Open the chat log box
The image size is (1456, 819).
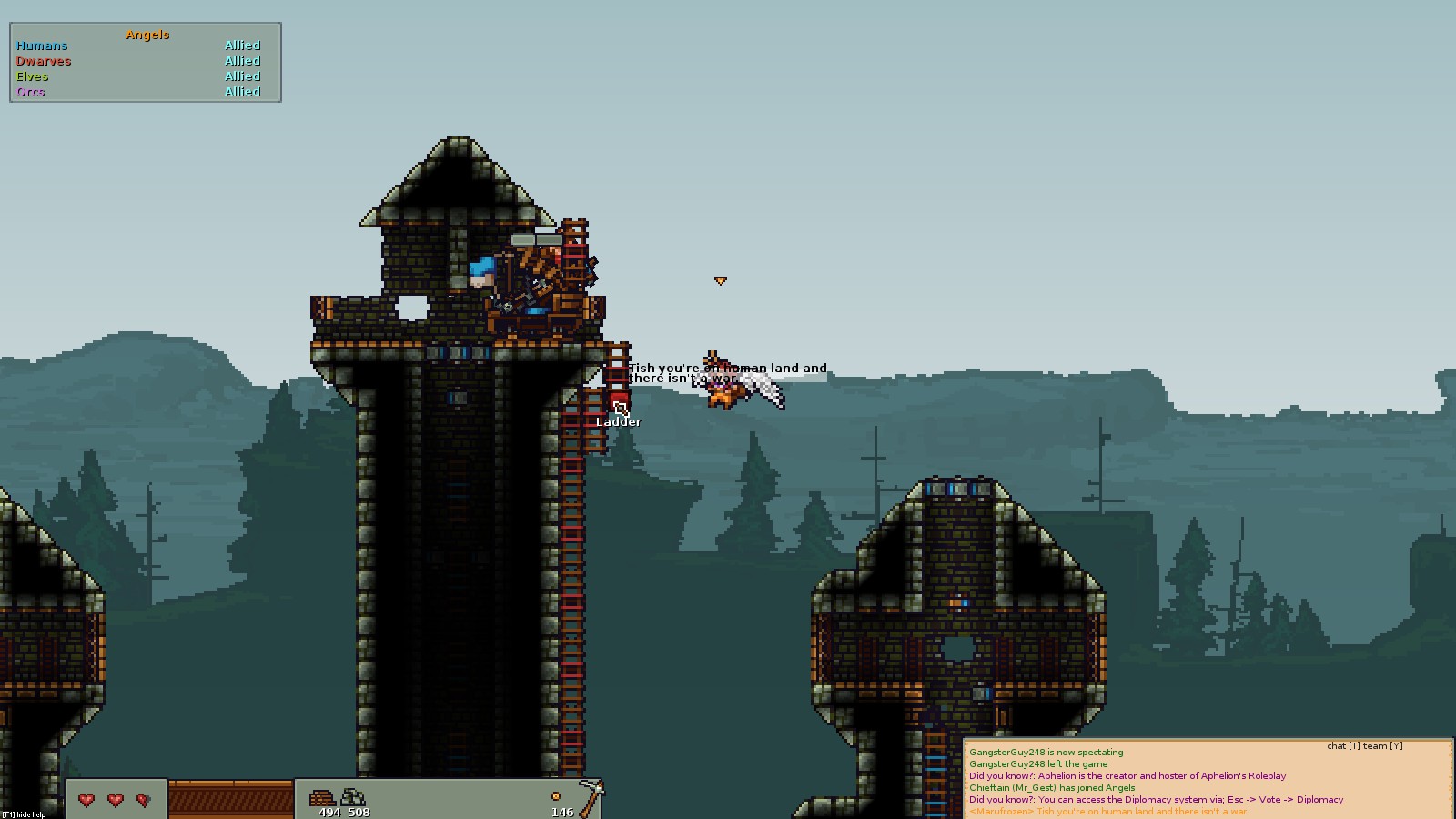coord(1208,780)
